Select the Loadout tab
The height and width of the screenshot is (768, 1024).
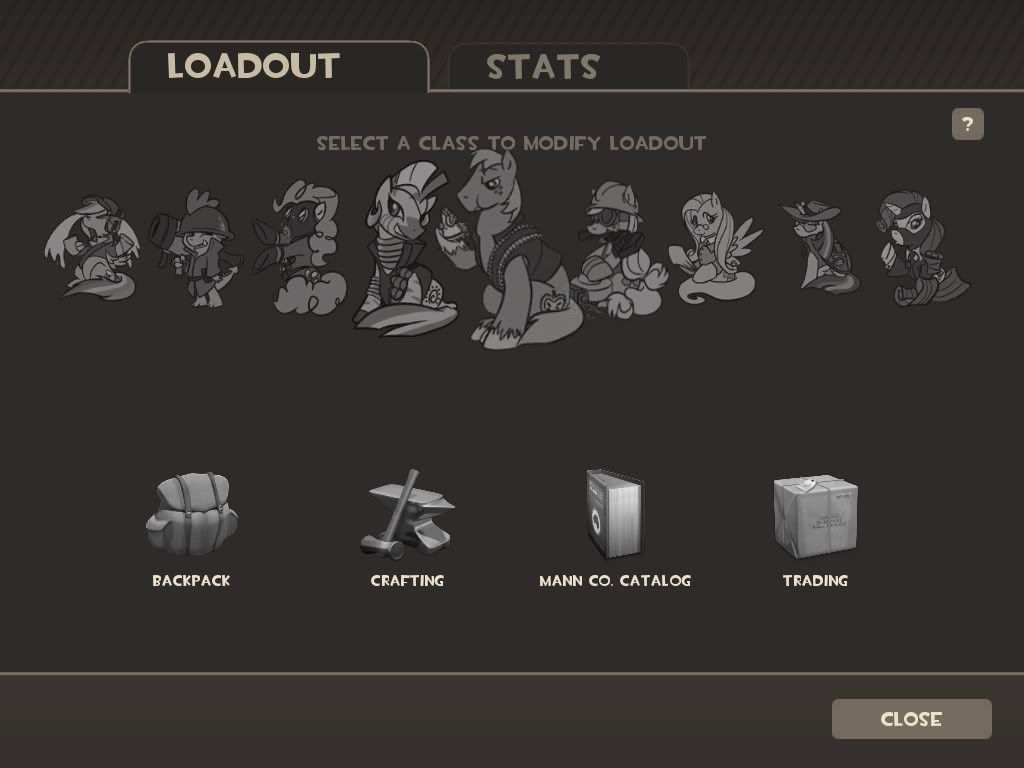click(x=254, y=66)
